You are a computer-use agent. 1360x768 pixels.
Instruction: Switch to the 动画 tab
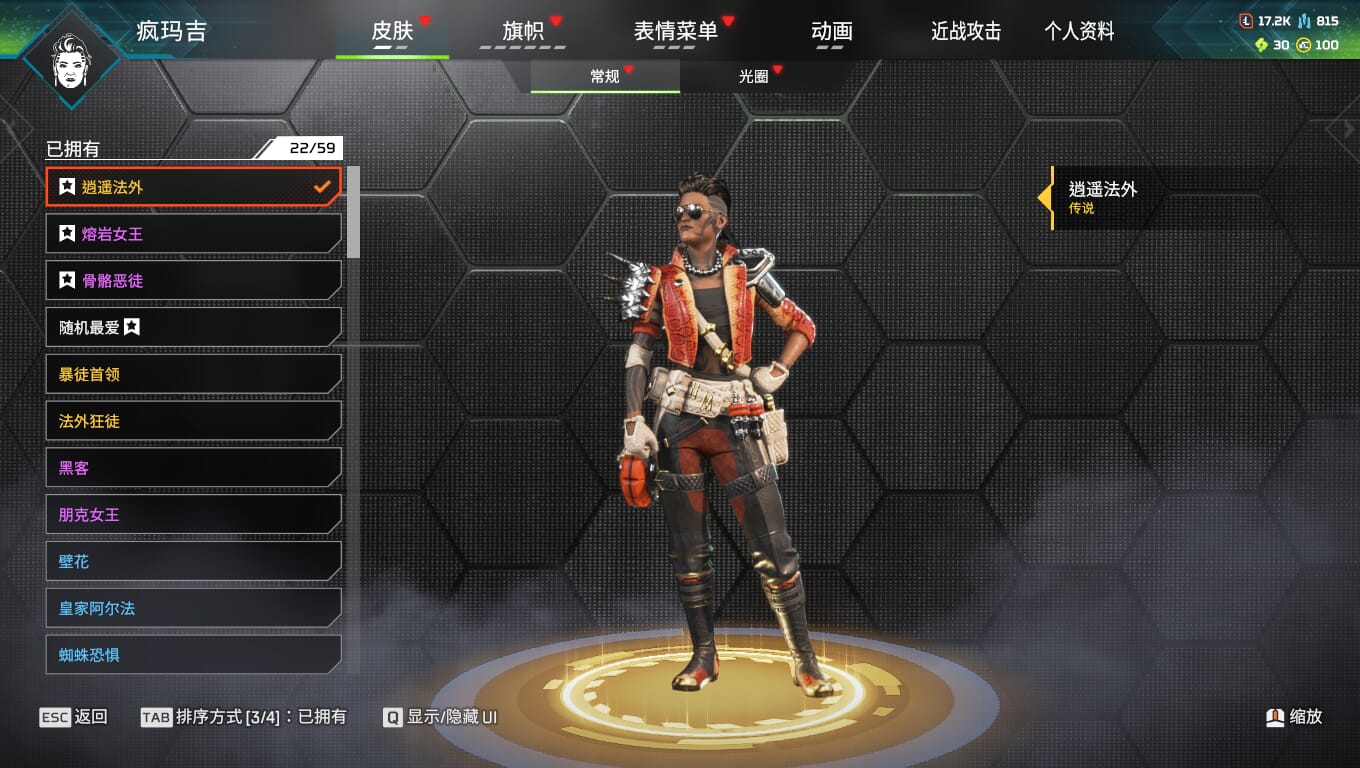pos(832,32)
